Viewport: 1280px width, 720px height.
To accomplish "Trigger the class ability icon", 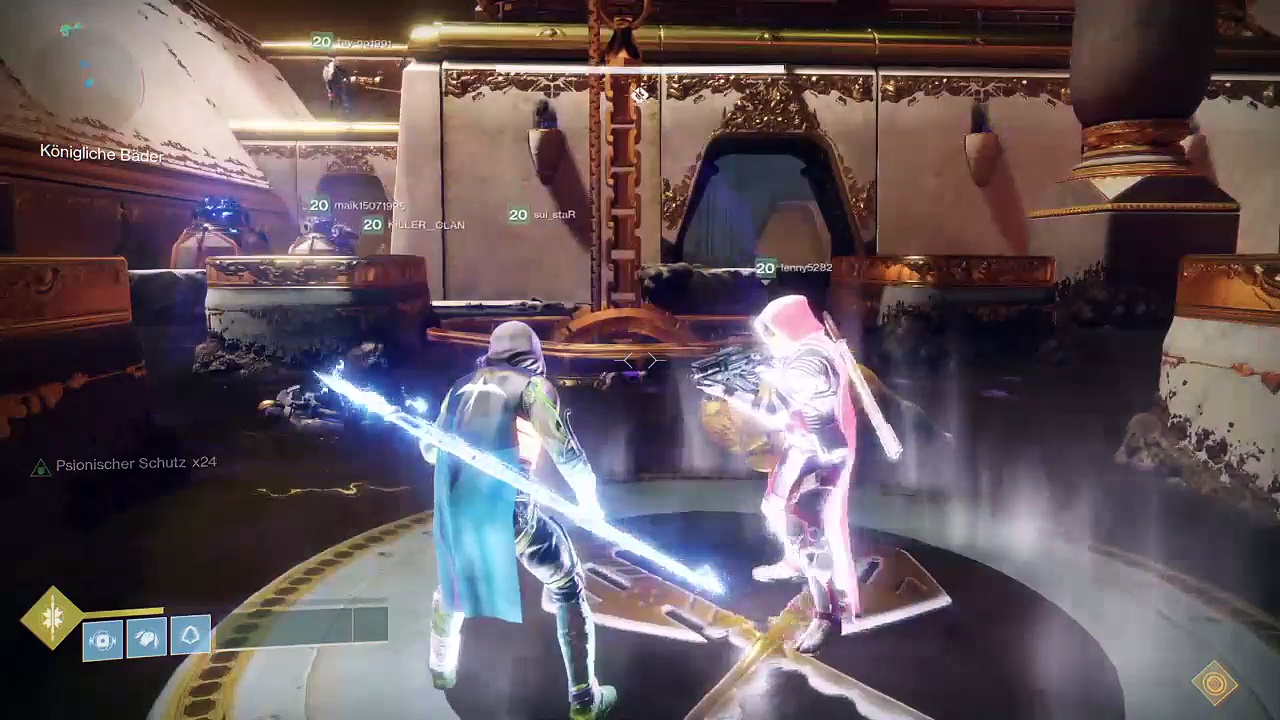I will 190,635.
